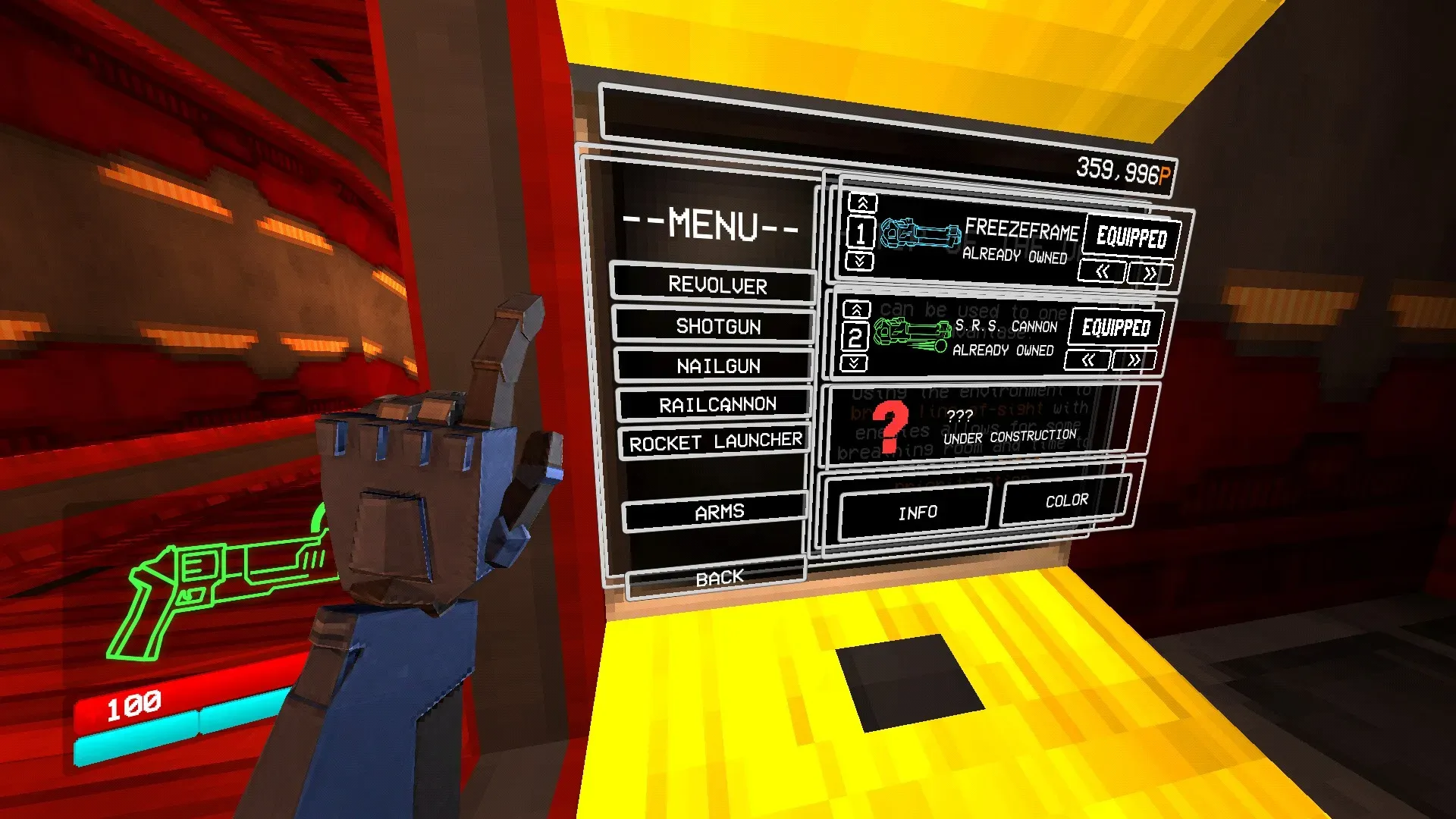Image resolution: width=1456 pixels, height=819 pixels.
Task: Choose the Nailgun category
Action: point(717,366)
